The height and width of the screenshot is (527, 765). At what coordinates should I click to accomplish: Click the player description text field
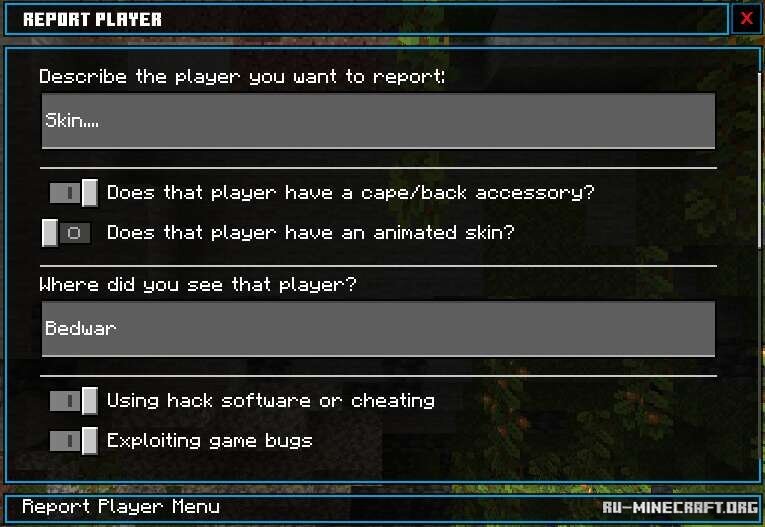click(378, 121)
